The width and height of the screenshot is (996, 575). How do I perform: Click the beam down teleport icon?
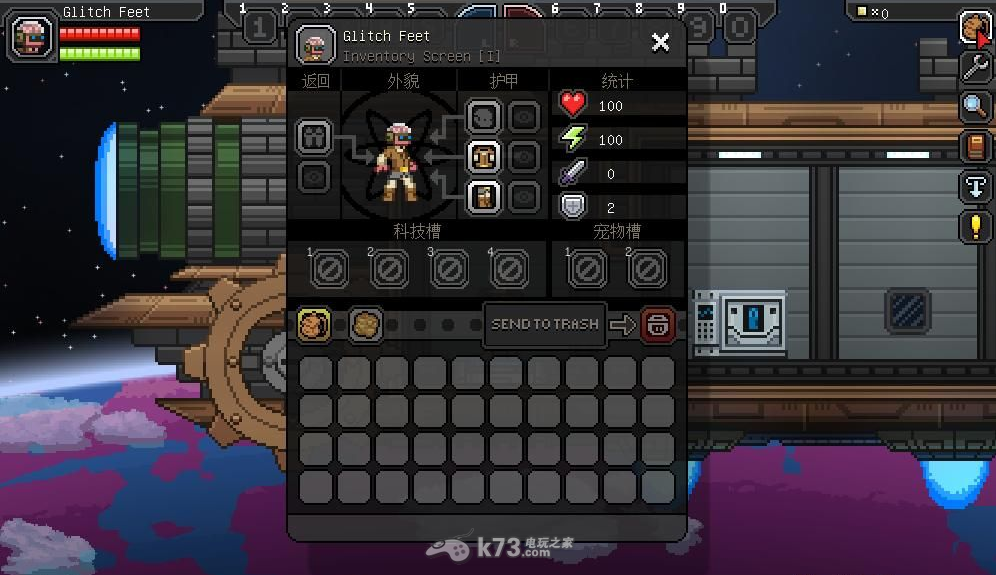(975, 186)
